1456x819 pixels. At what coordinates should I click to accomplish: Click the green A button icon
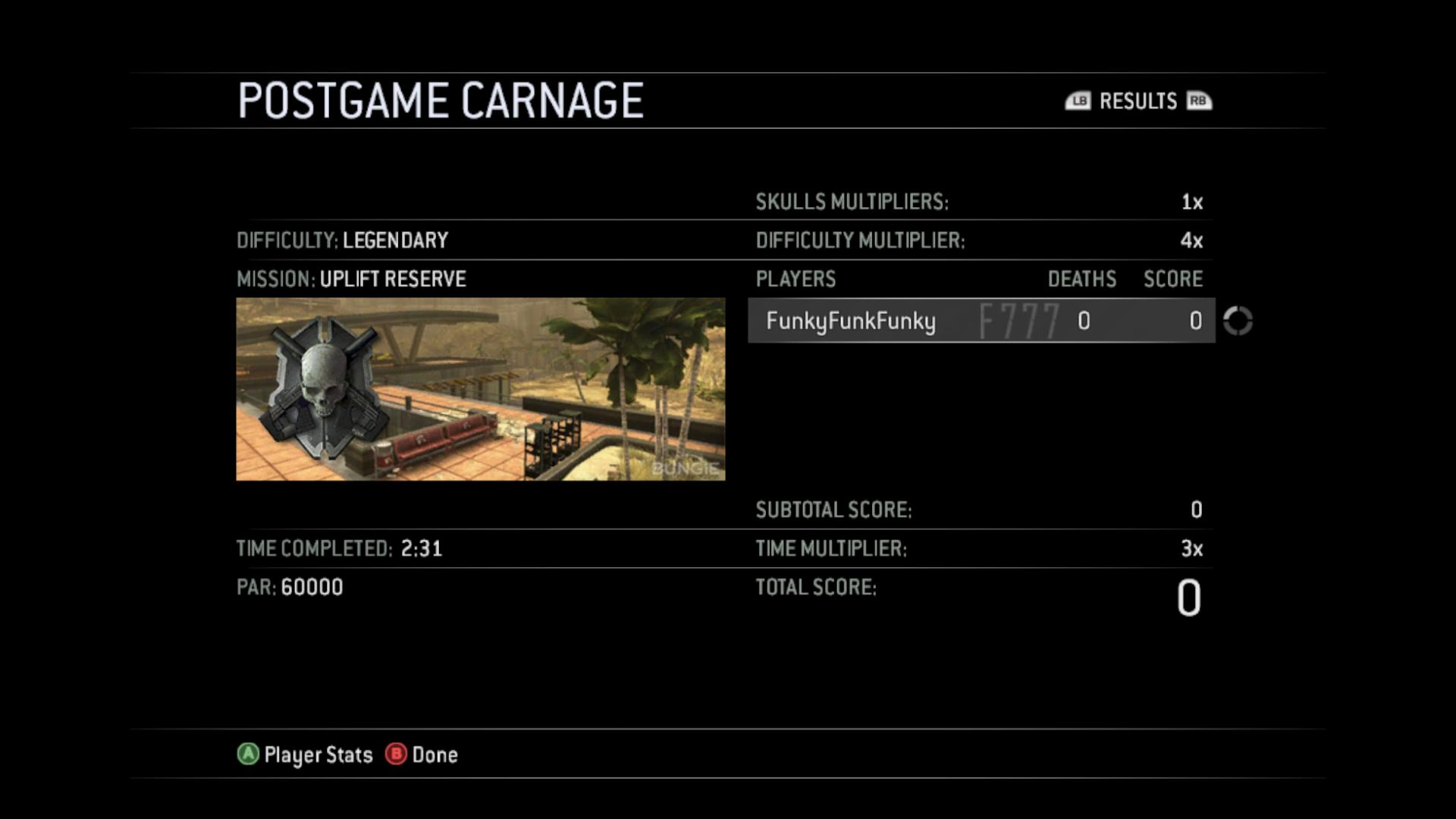(x=246, y=755)
